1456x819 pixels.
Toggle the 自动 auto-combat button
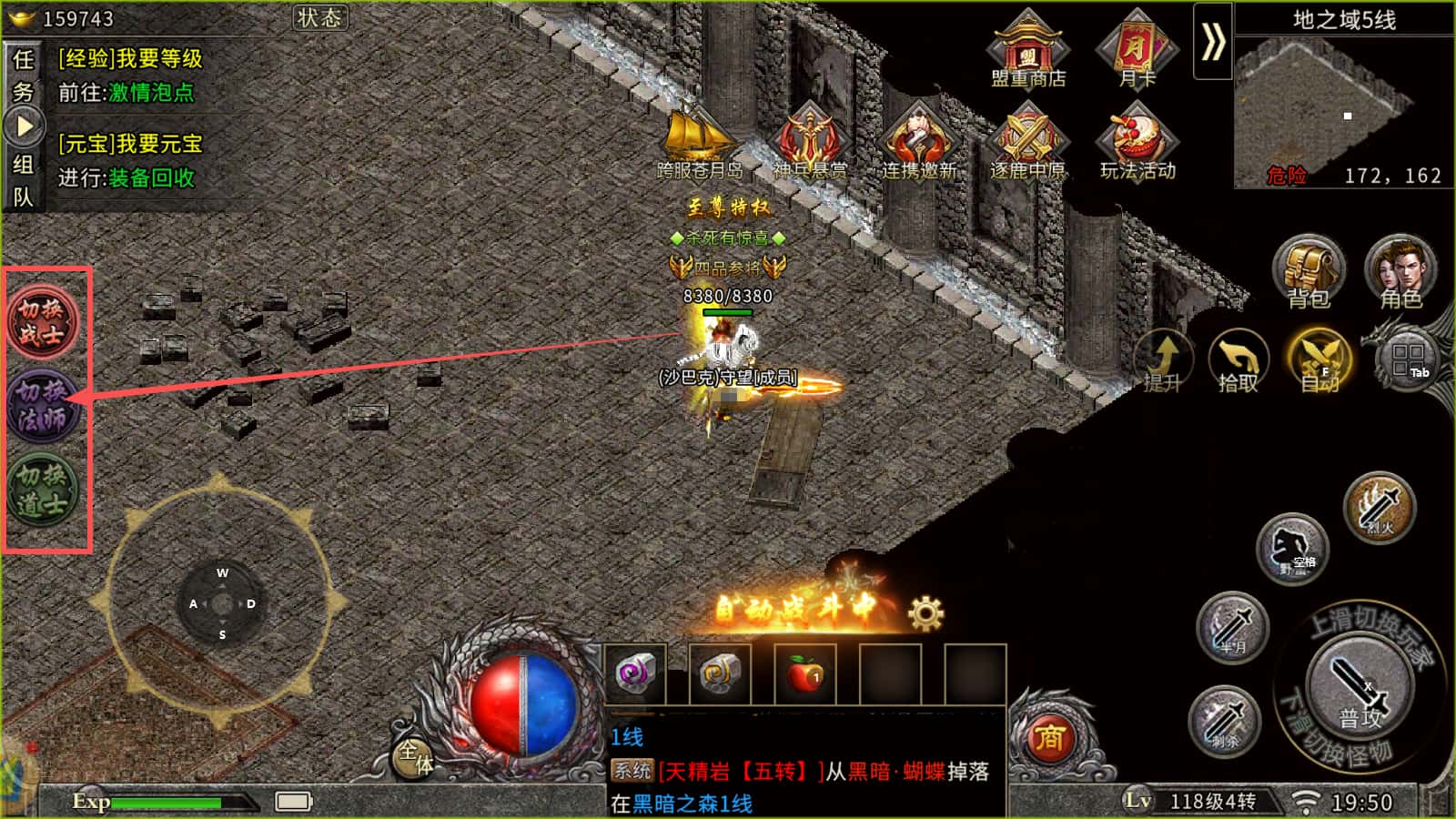[x=1319, y=361]
